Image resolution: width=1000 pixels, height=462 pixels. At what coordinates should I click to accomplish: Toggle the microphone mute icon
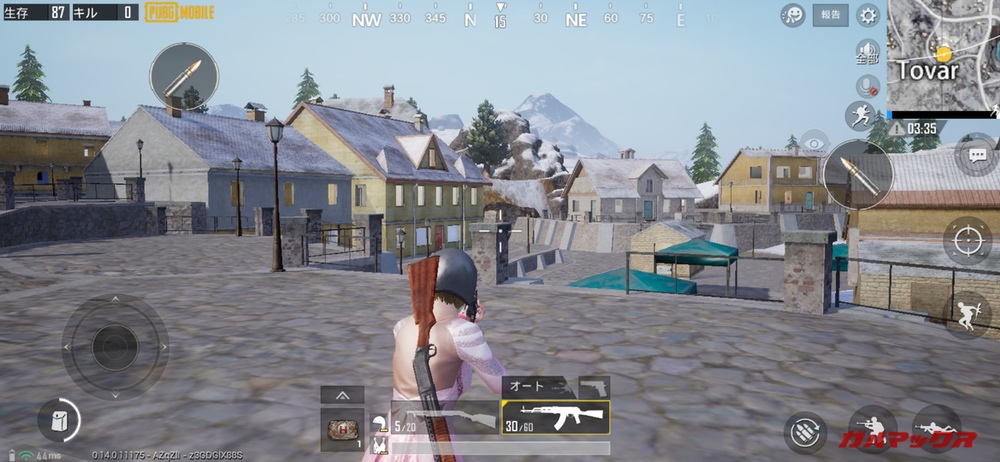[x=868, y=86]
